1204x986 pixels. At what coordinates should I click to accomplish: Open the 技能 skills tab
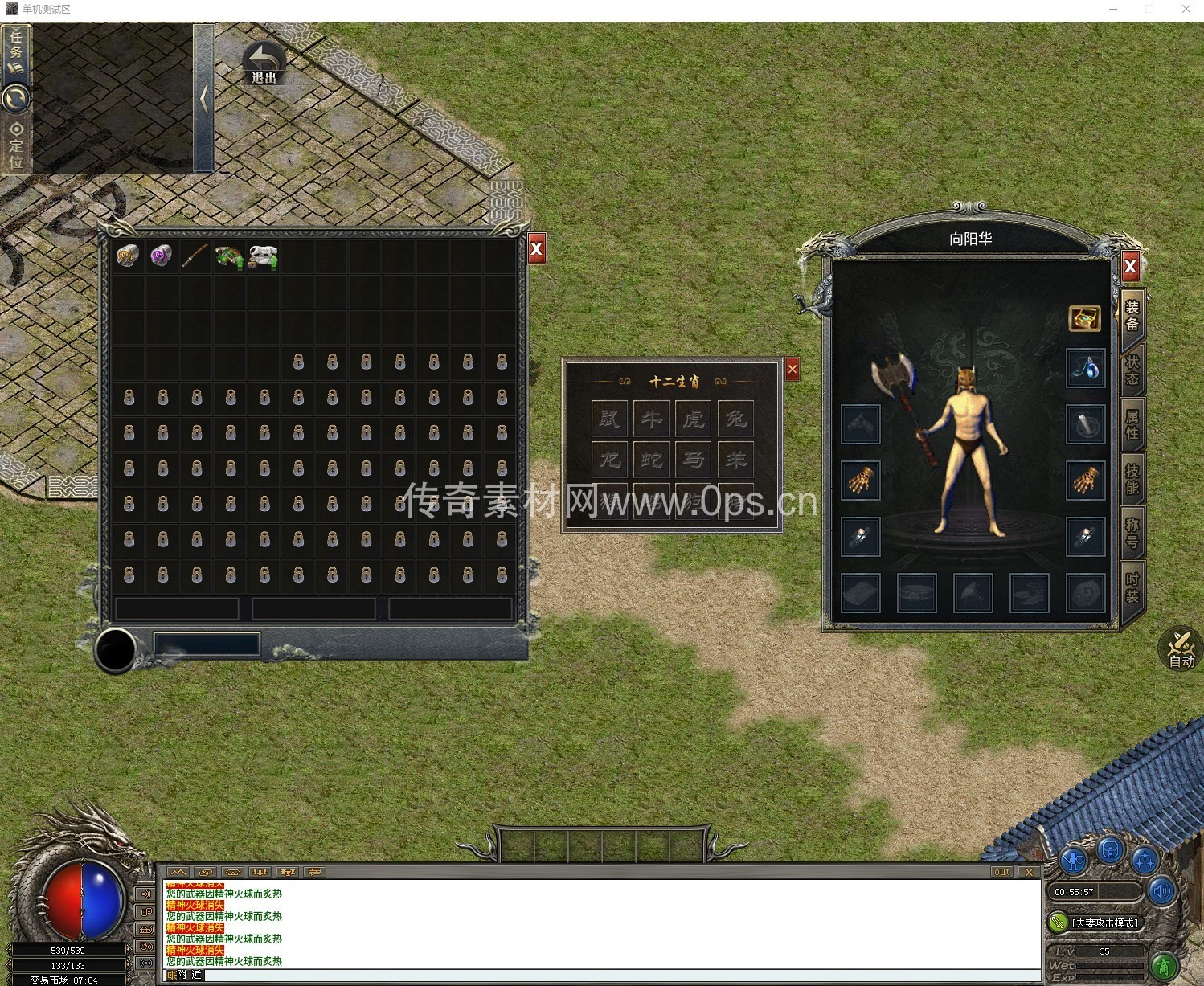[1132, 479]
